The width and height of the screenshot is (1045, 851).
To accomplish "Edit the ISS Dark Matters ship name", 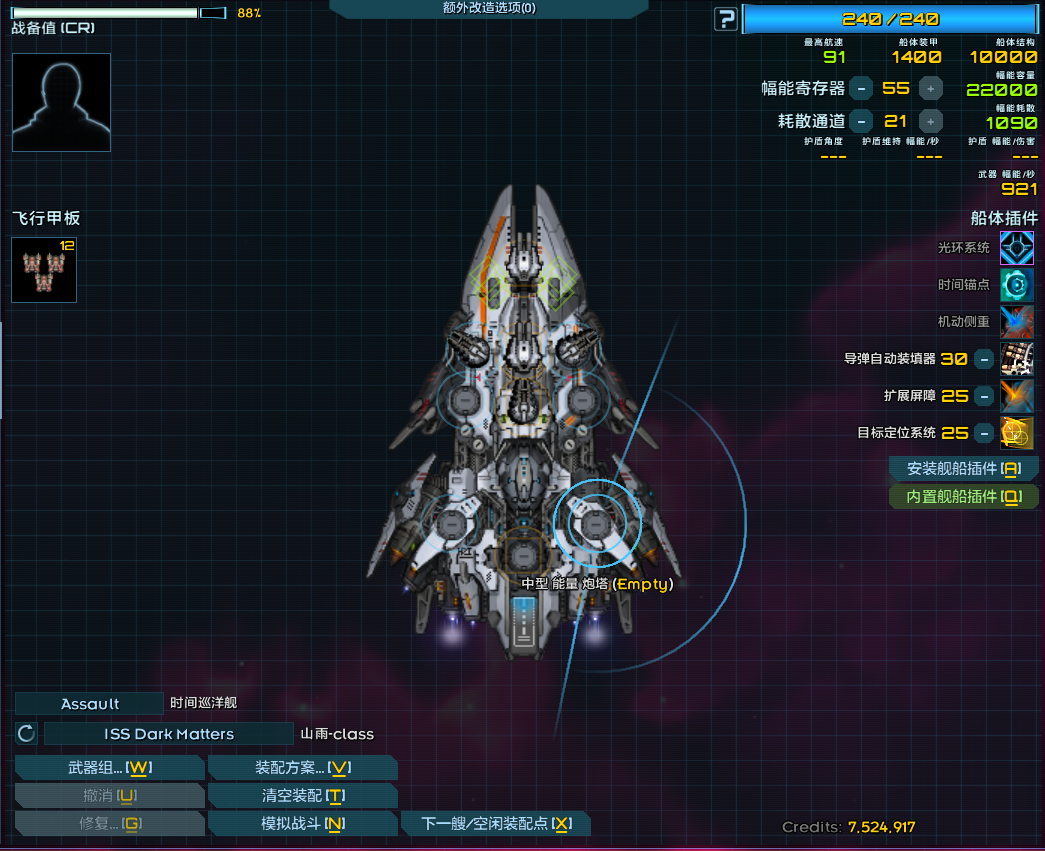I will 168,734.
